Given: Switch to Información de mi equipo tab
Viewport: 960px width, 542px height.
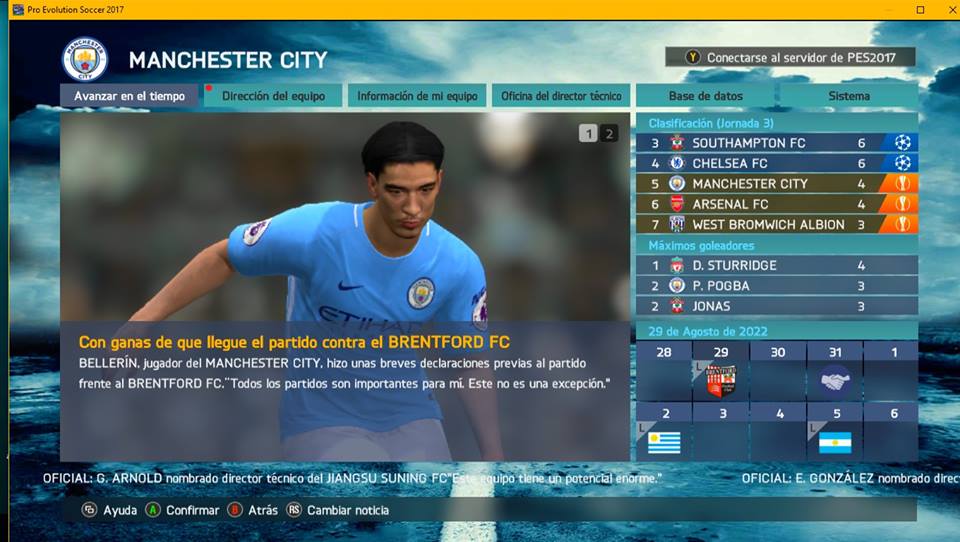Looking at the screenshot, I should pos(417,96).
